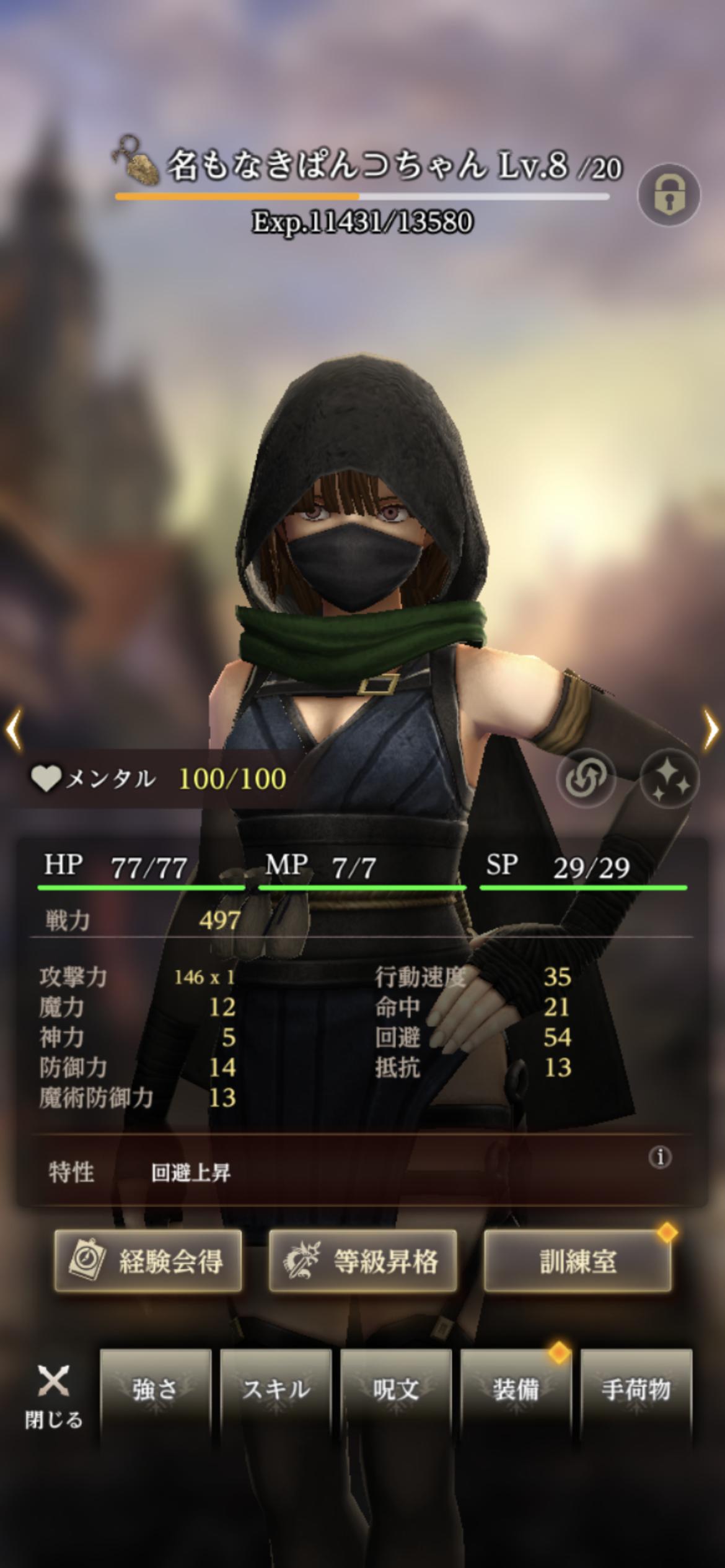Open the 経験会得 experience menu
The image size is (725, 1568).
coord(148,1261)
